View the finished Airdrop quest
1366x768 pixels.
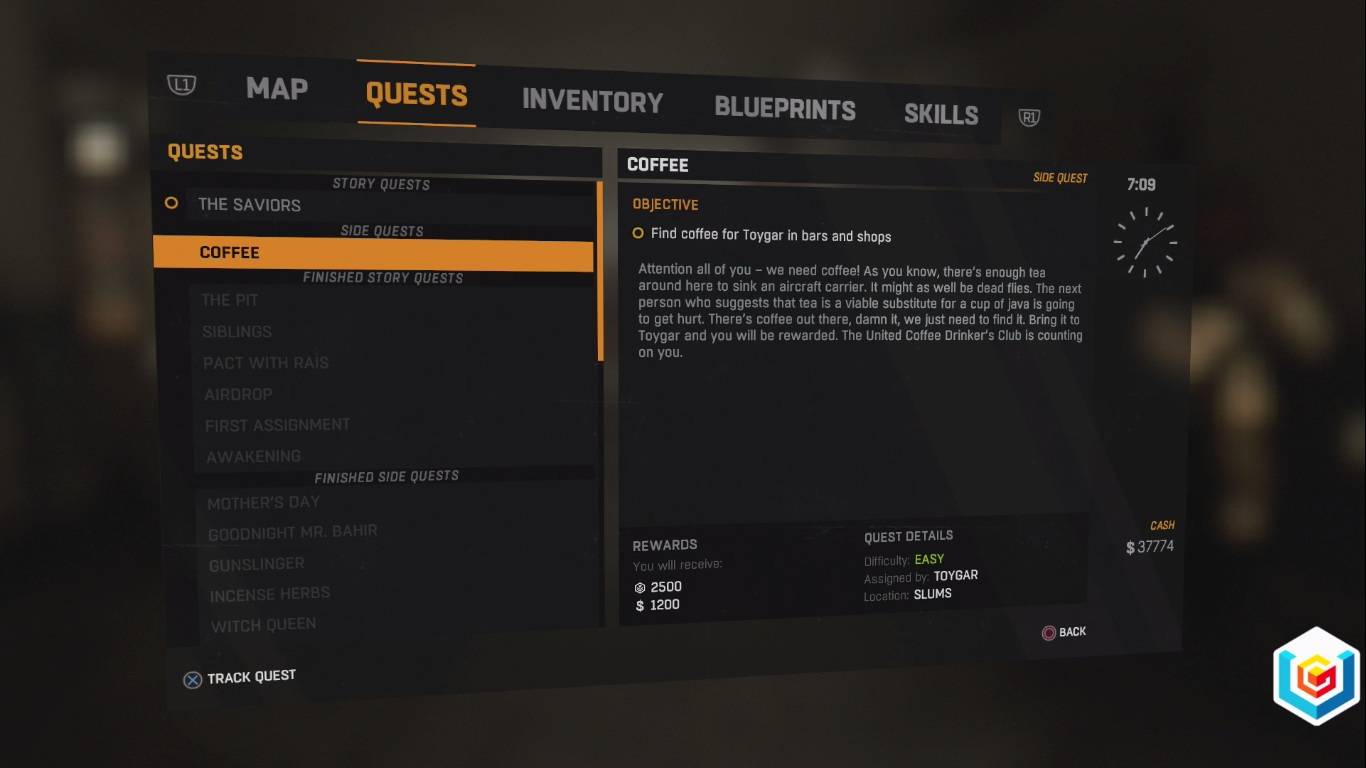(x=238, y=394)
